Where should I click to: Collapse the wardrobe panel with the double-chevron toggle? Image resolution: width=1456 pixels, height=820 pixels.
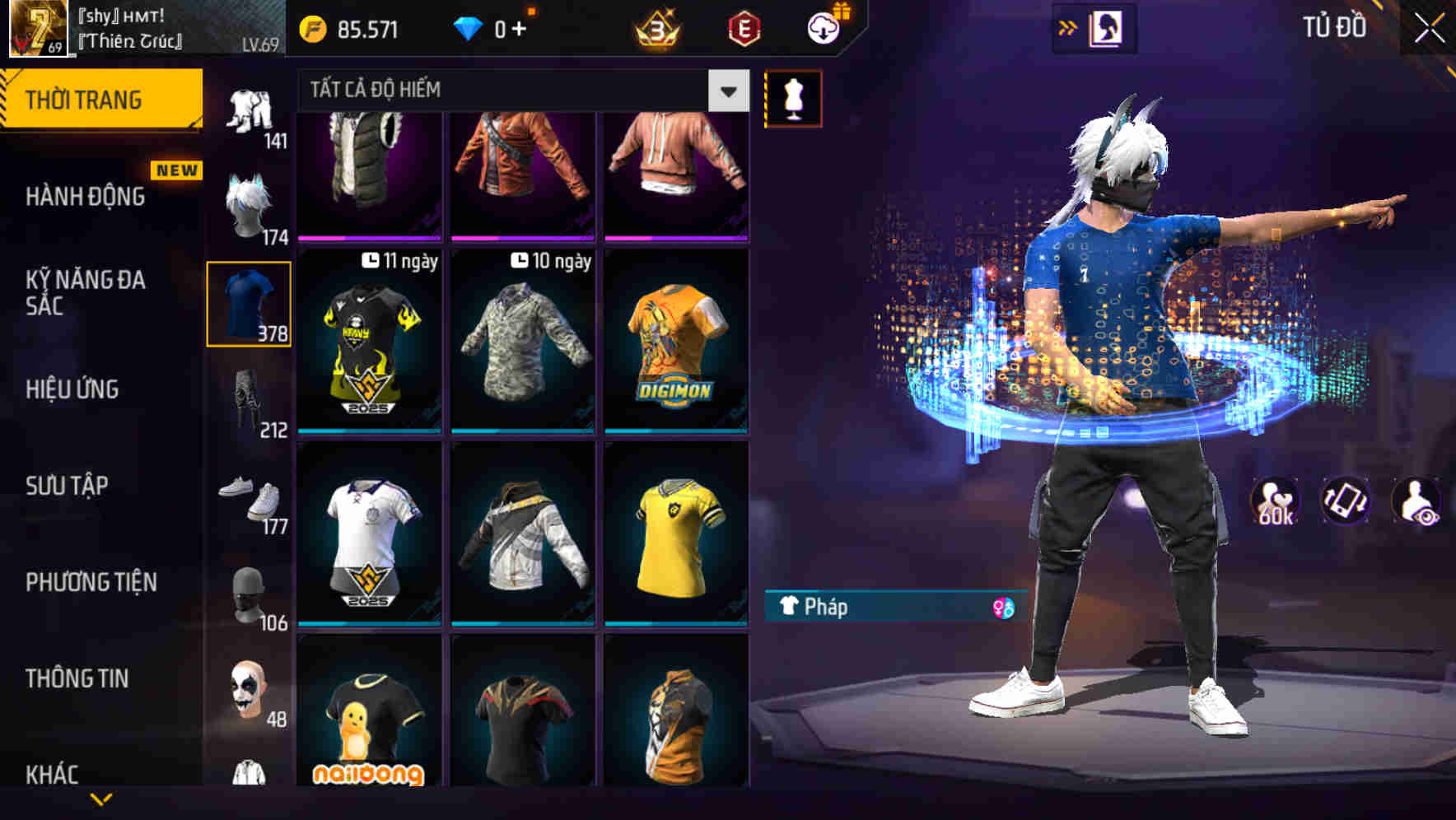click(1071, 26)
